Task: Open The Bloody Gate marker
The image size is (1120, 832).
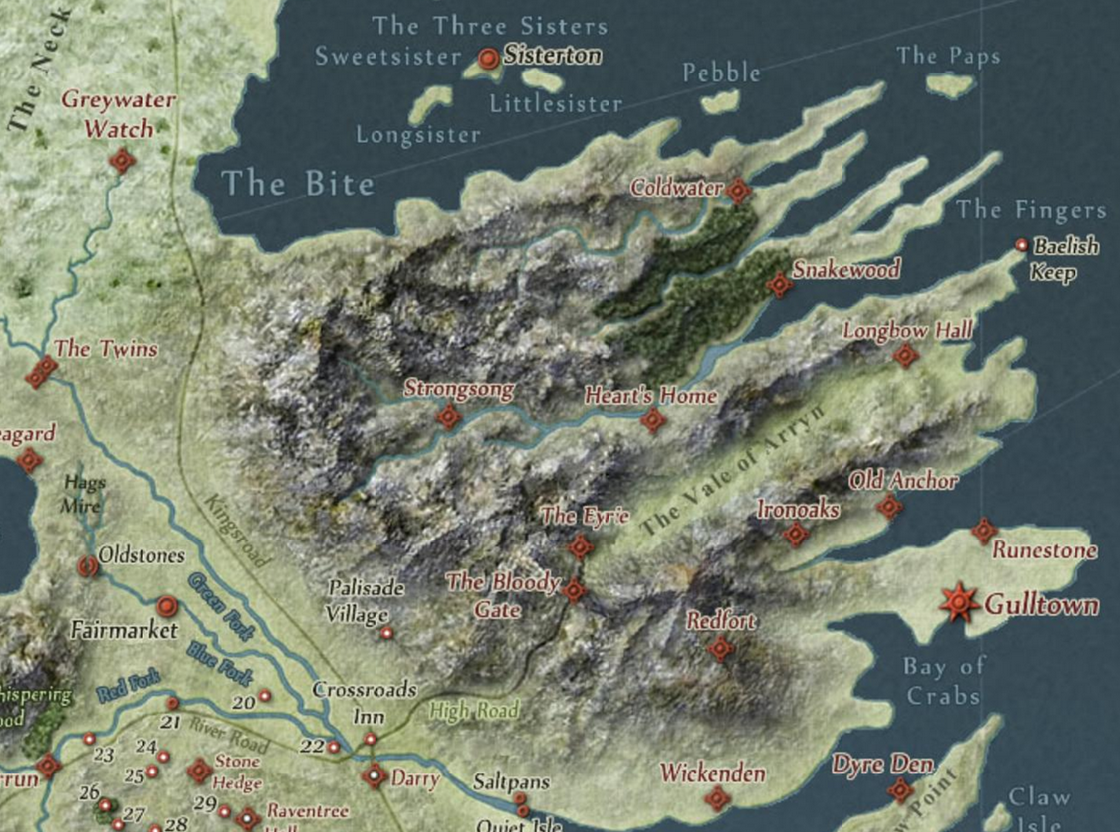Action: click(574, 591)
